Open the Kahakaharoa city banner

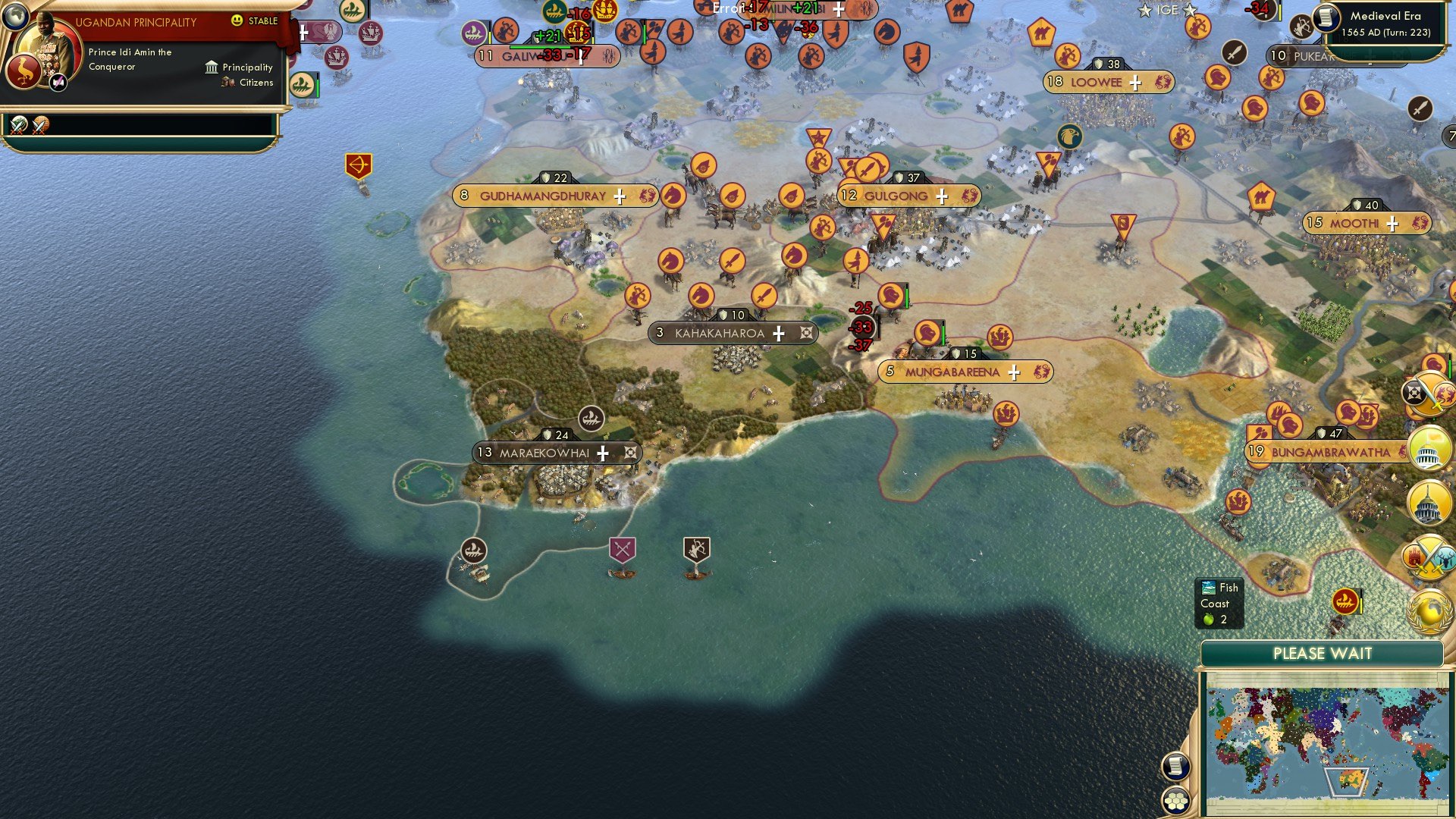tap(732, 332)
